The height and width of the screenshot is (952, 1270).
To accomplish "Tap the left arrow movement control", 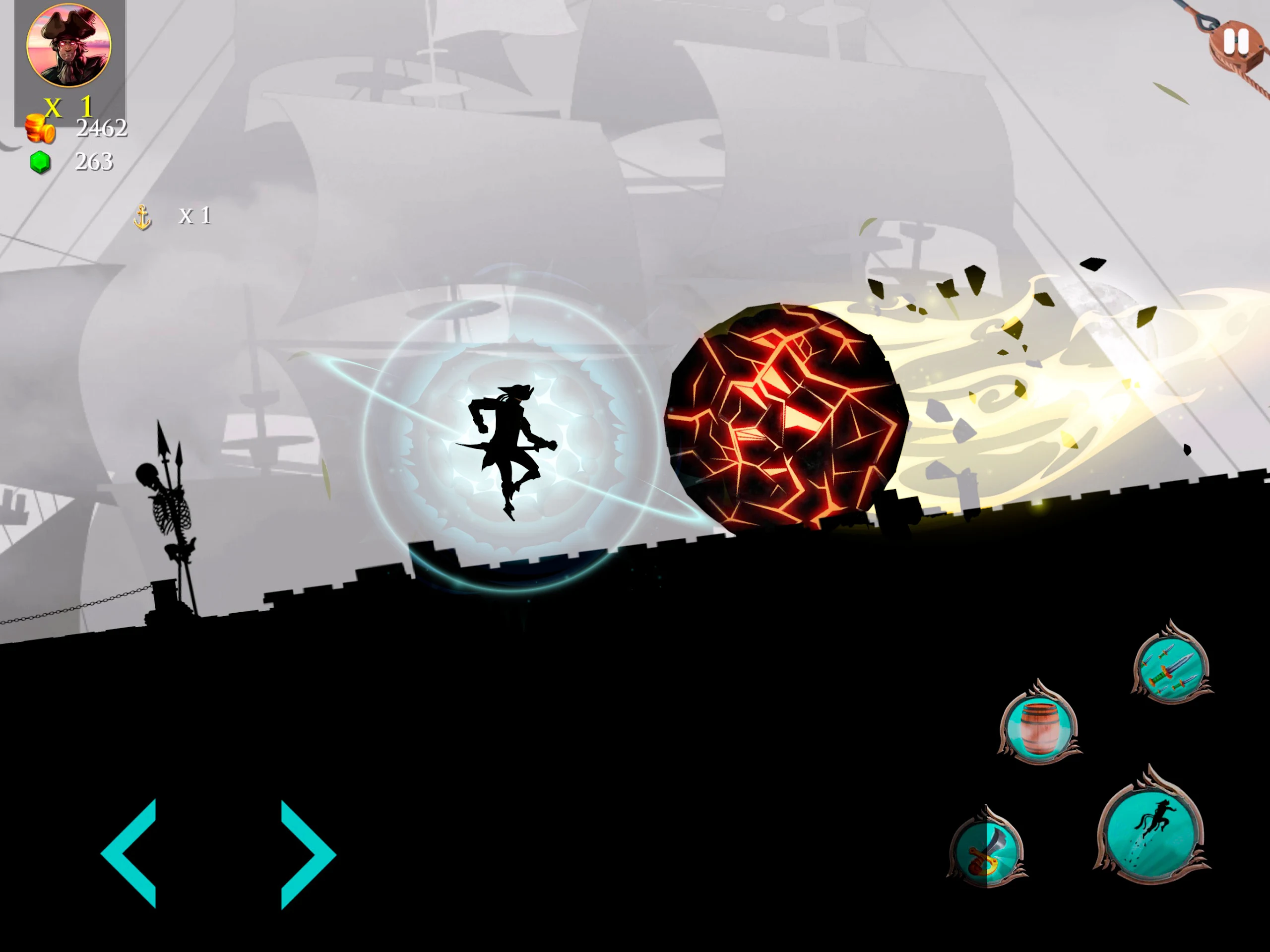I will point(130,853).
